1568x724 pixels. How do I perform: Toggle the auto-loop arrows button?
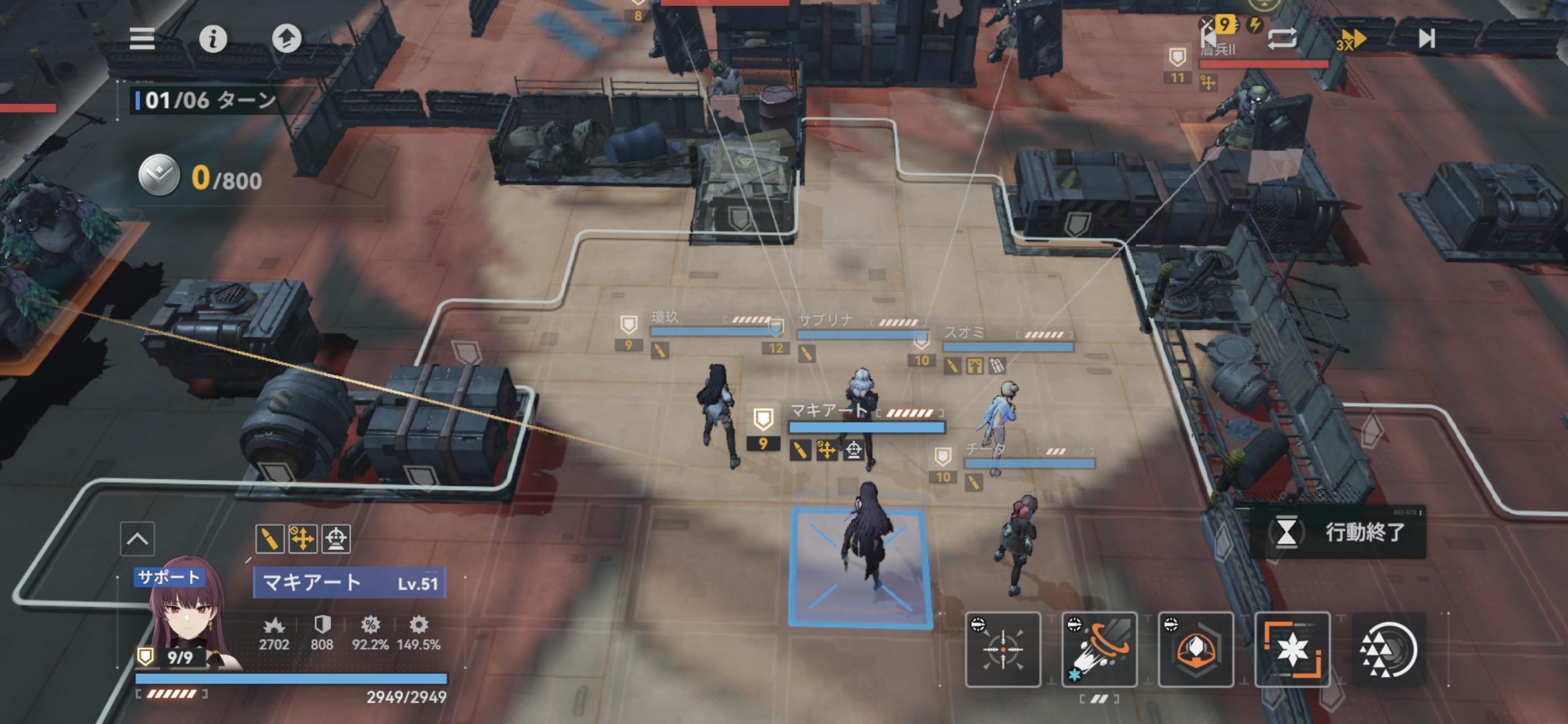pos(1282,39)
